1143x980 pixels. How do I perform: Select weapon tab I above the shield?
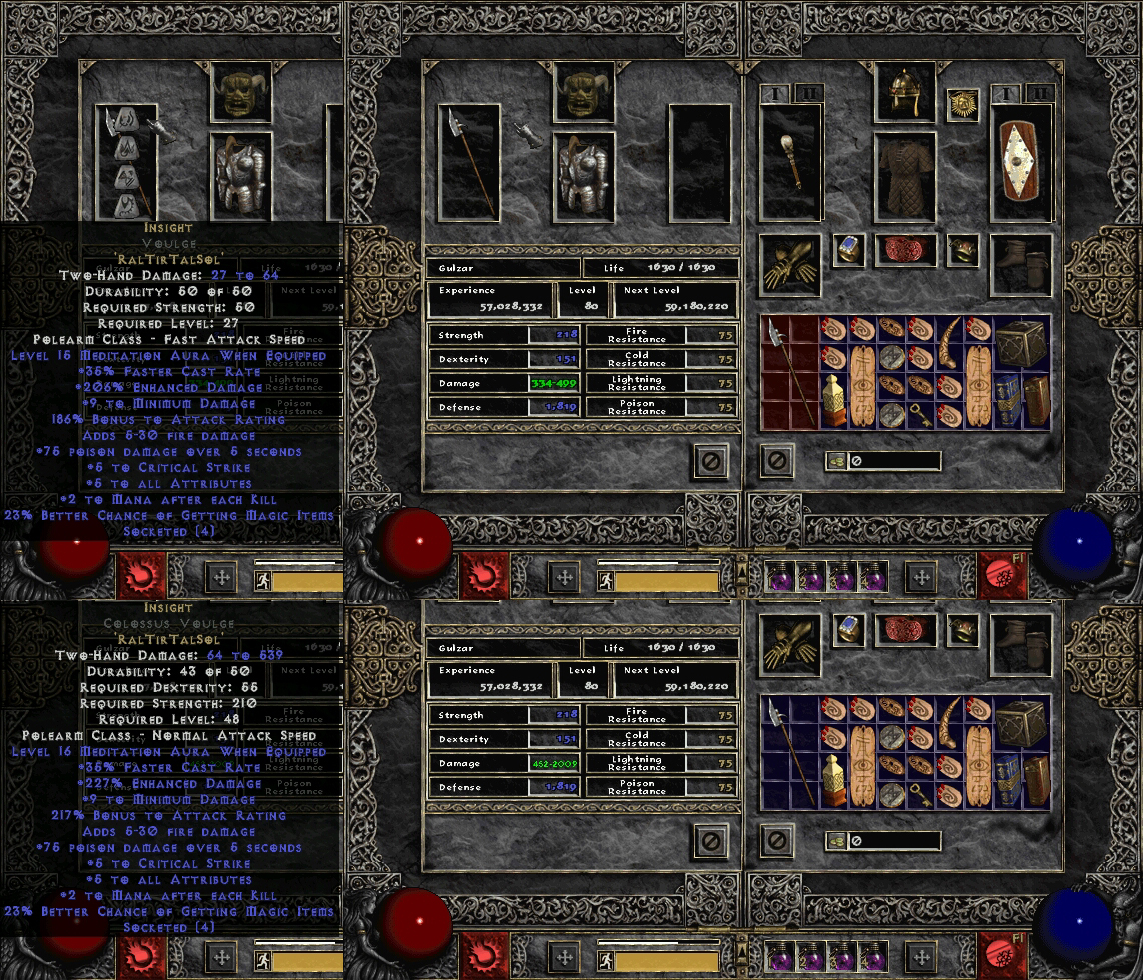pyautogui.click(x=1007, y=94)
